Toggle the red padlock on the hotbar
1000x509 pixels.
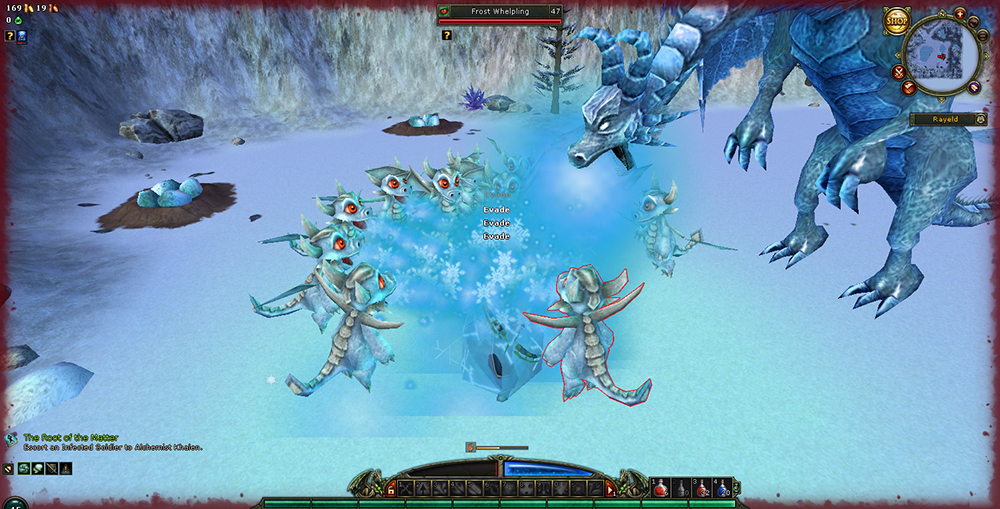[x=390, y=488]
